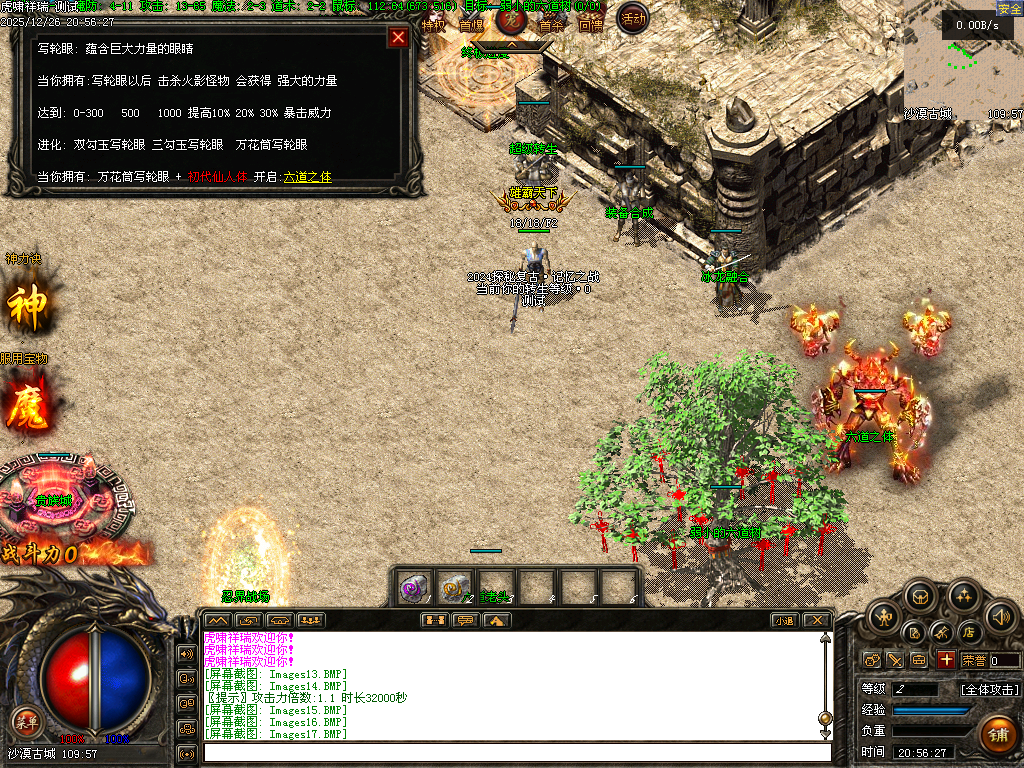1024x768 pixels.
Task: Open the 特权 privileges menu
Action: (x=433, y=25)
